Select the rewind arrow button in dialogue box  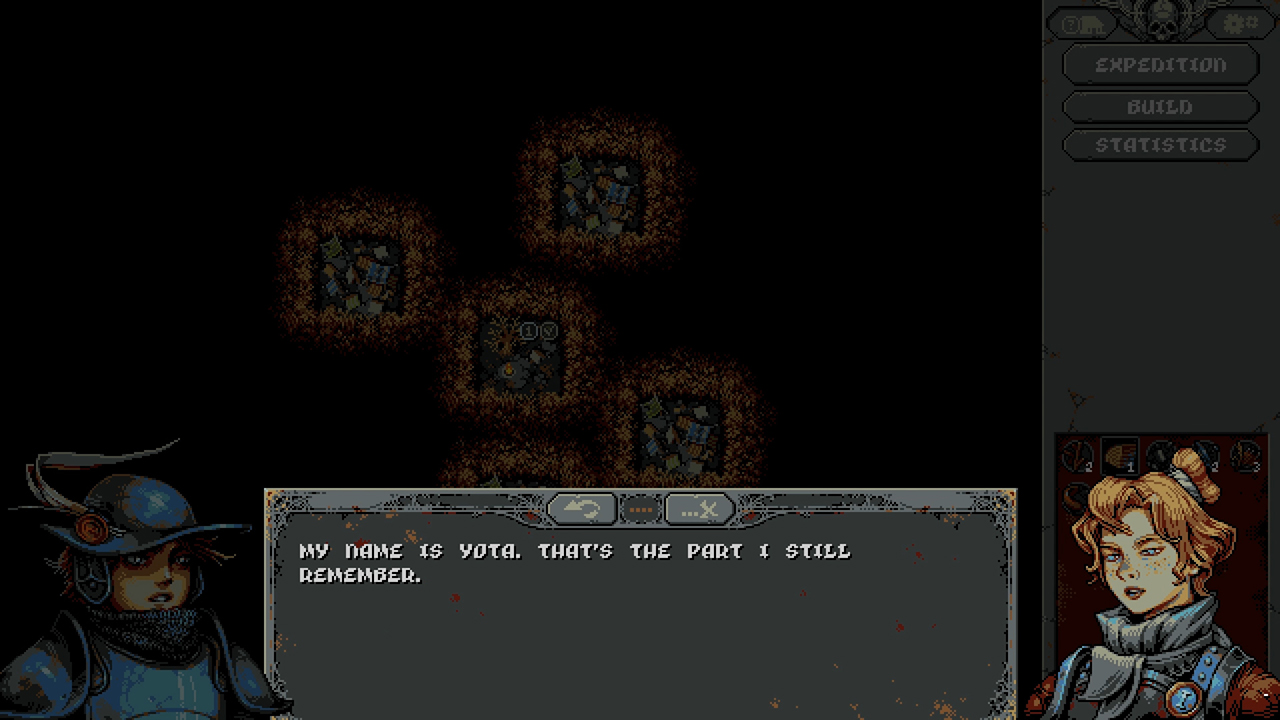click(583, 509)
